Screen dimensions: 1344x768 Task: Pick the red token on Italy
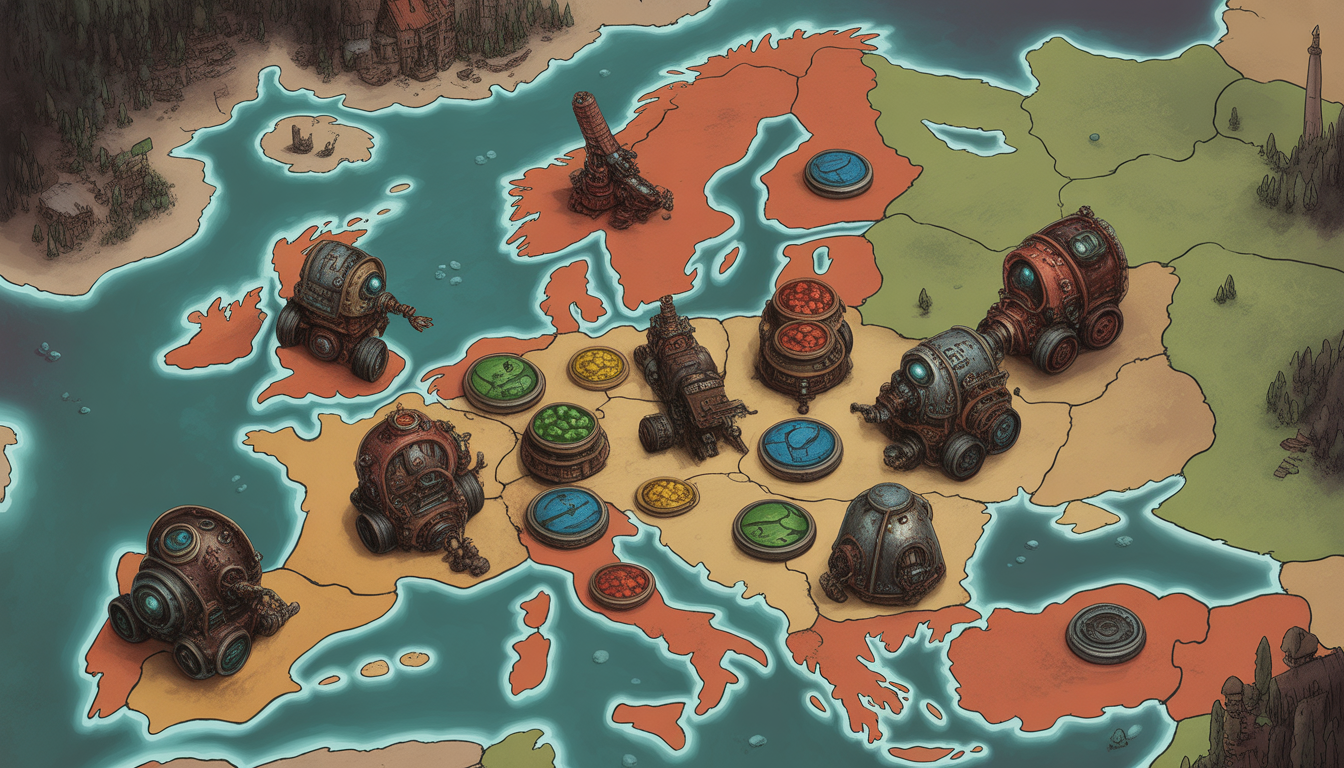[x=621, y=585]
